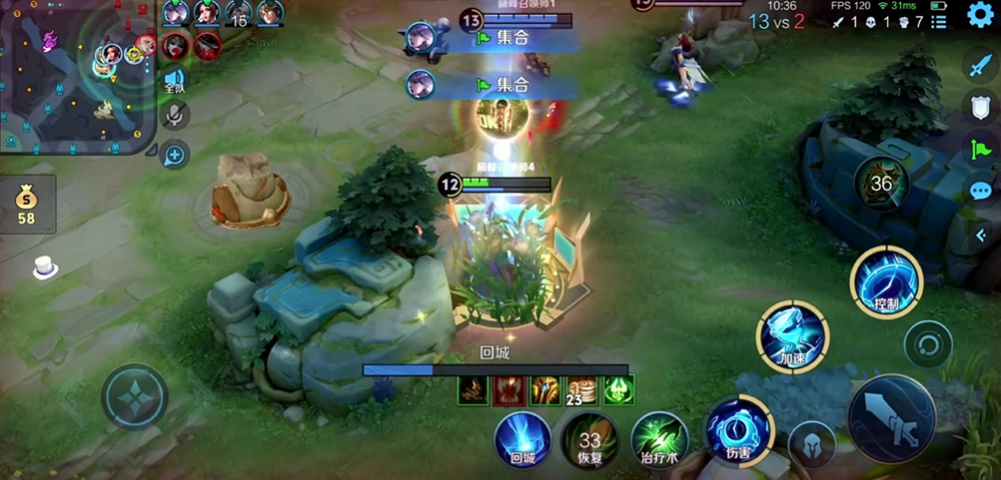Activate the equipment skill on cooldown 36

click(881, 184)
